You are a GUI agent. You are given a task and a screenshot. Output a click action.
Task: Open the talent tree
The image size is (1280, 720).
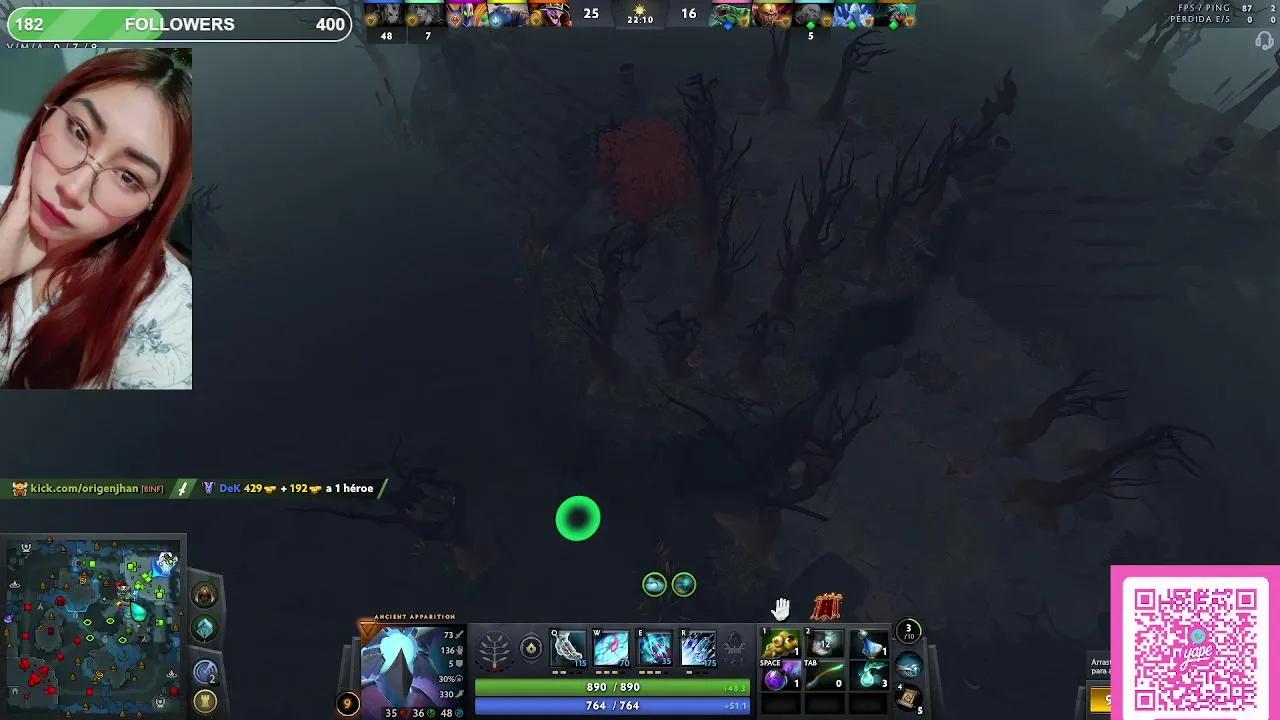tap(493, 650)
